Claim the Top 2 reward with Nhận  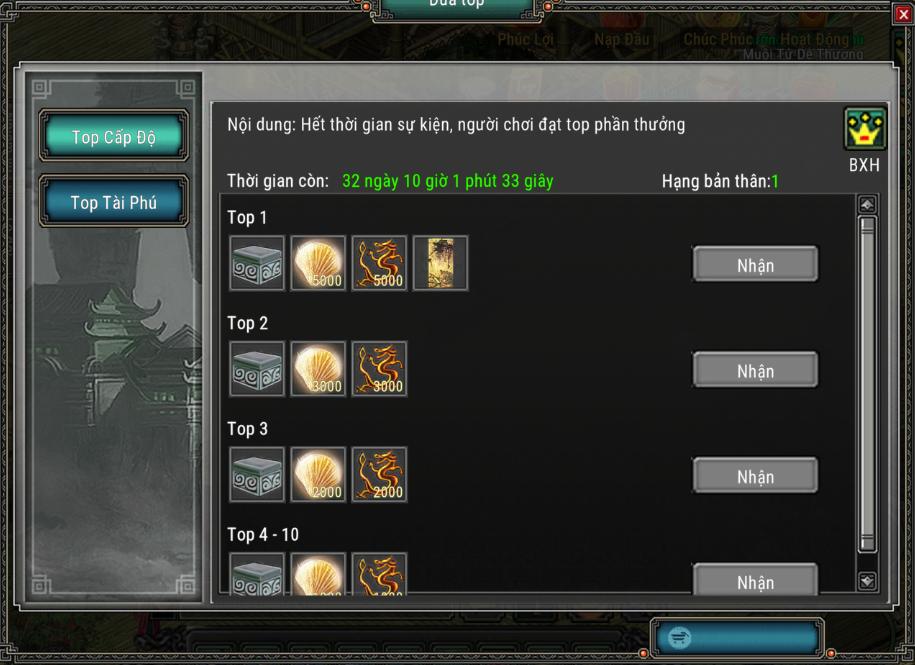point(755,371)
